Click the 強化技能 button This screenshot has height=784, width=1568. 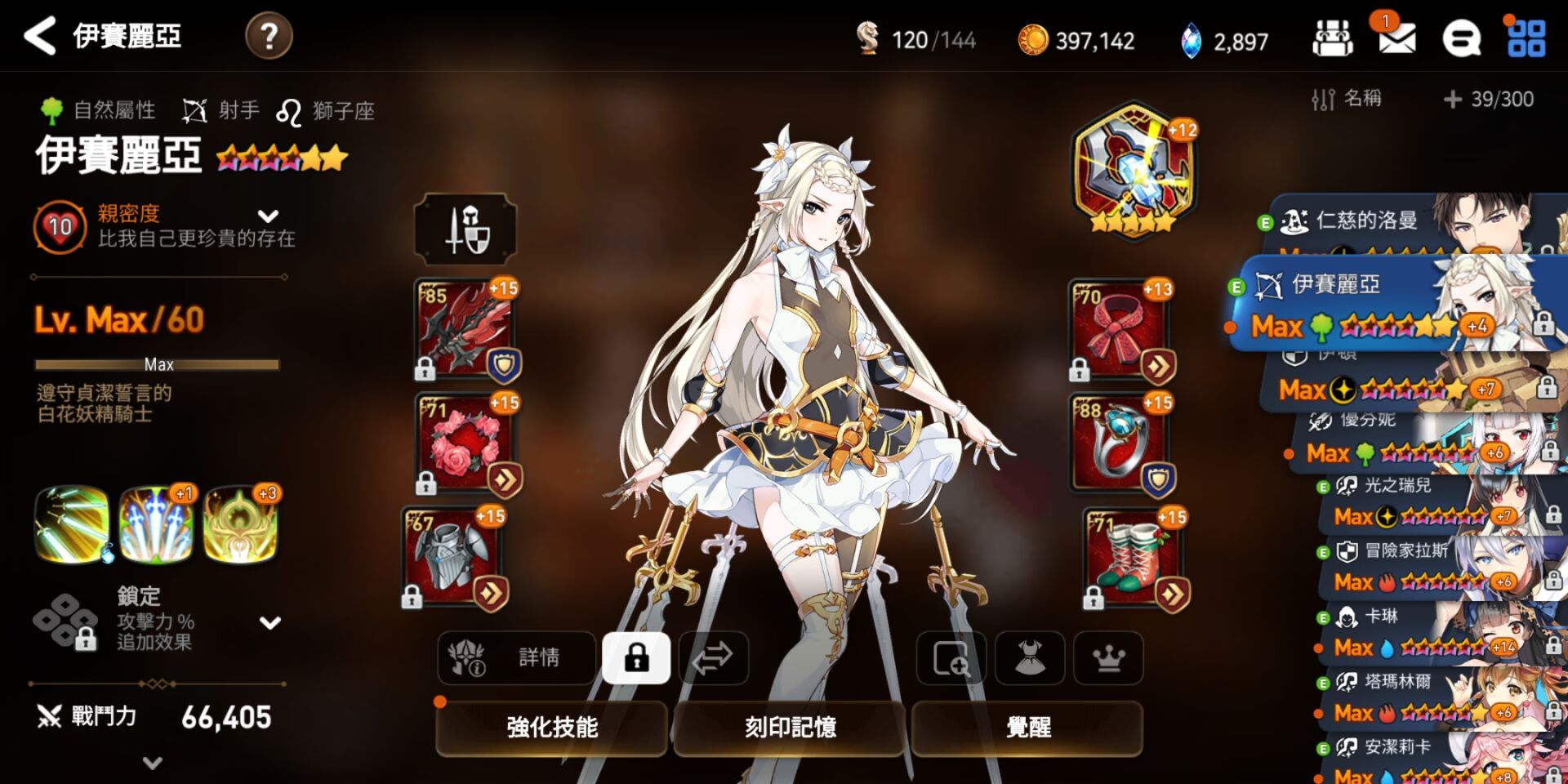(x=550, y=728)
